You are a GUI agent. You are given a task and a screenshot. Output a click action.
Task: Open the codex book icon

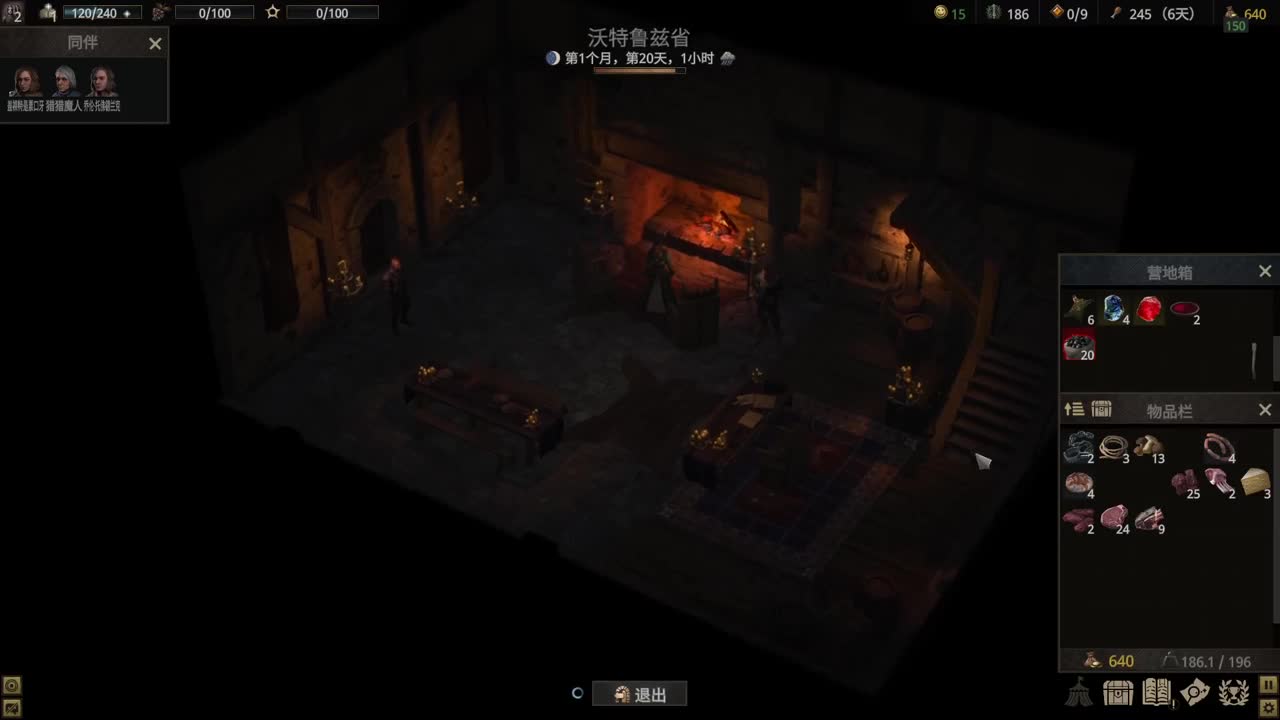pos(1155,691)
